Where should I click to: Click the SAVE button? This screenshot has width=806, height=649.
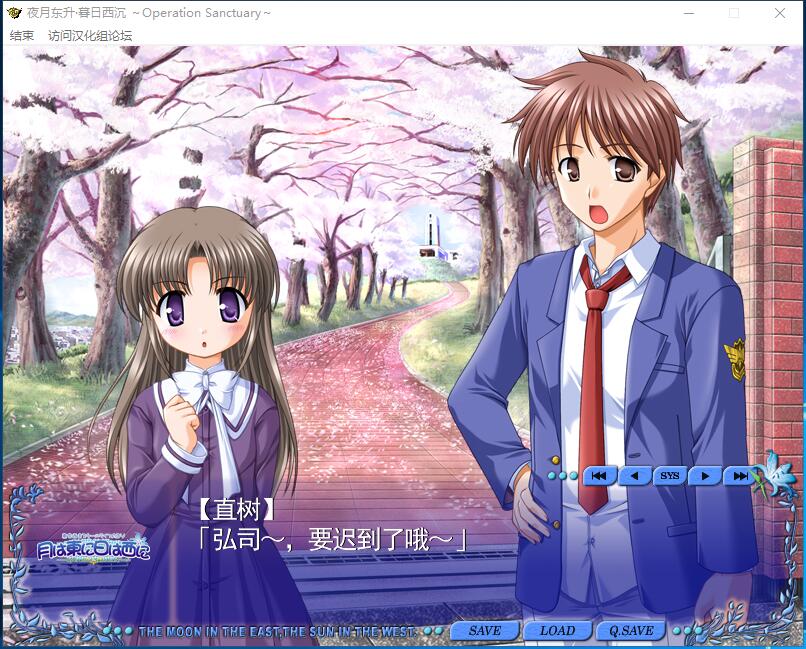tap(485, 631)
